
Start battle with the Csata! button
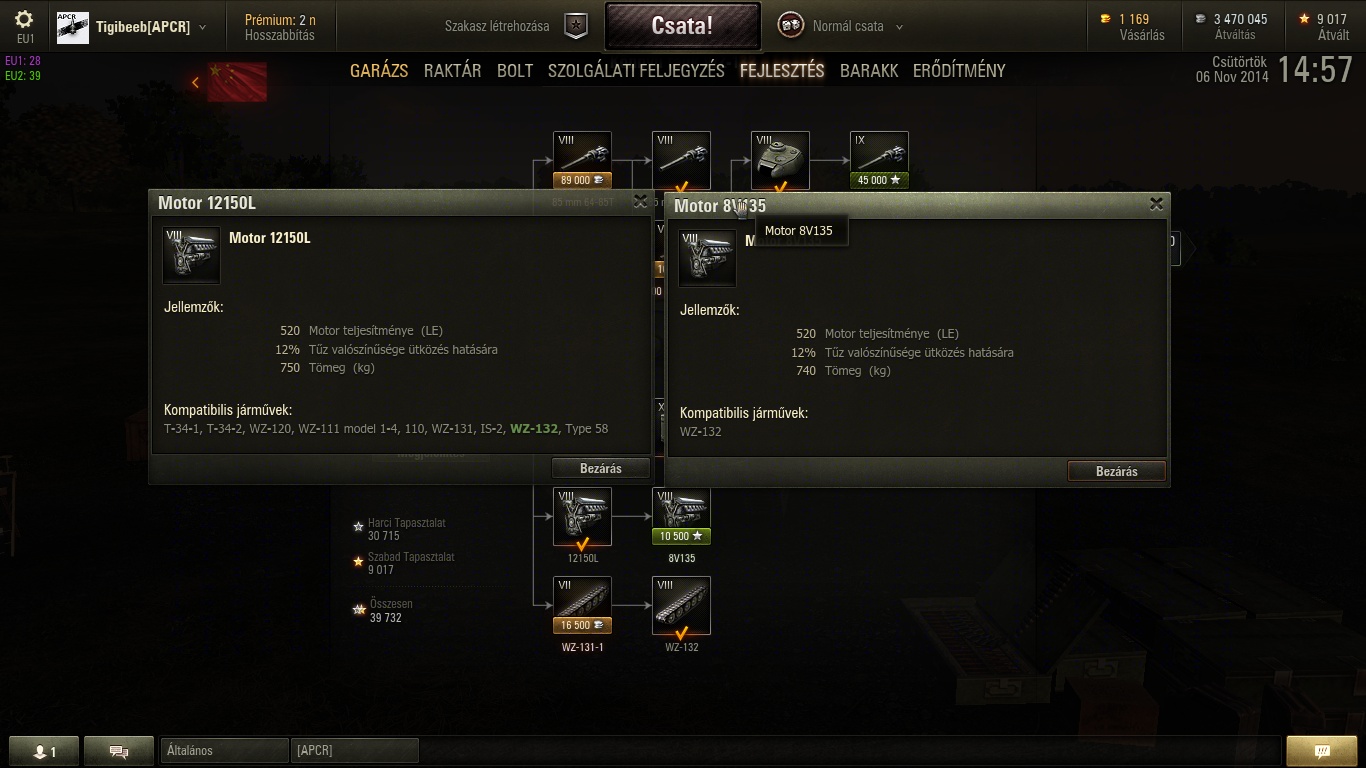[682, 26]
